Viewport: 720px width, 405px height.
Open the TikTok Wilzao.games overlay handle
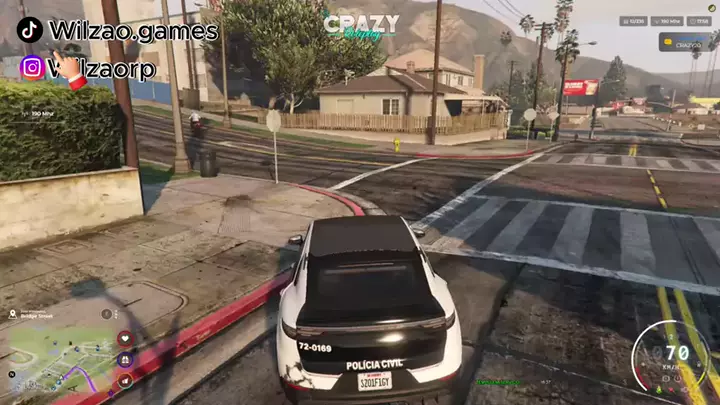(118, 31)
